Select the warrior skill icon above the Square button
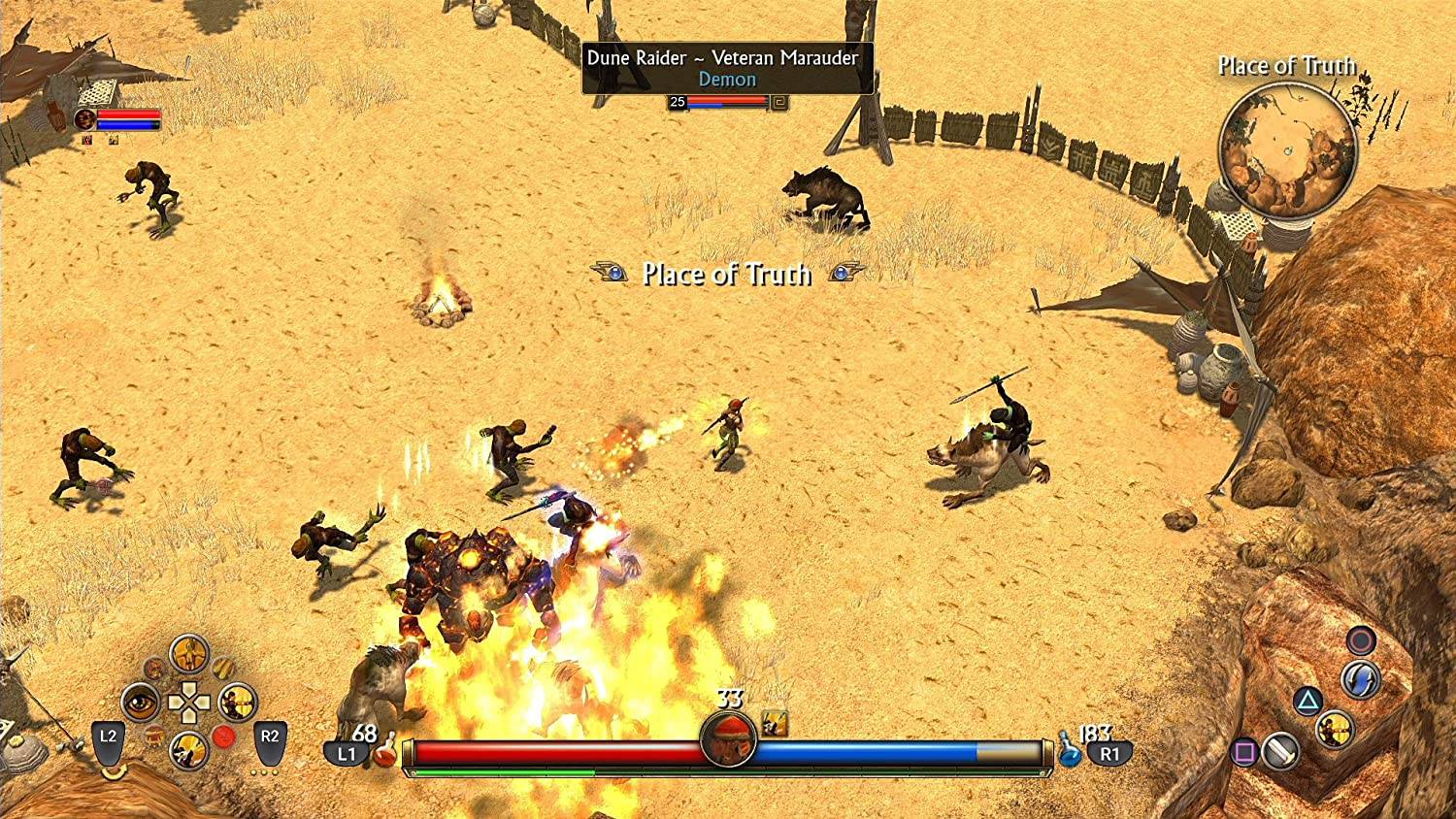 1335,731
